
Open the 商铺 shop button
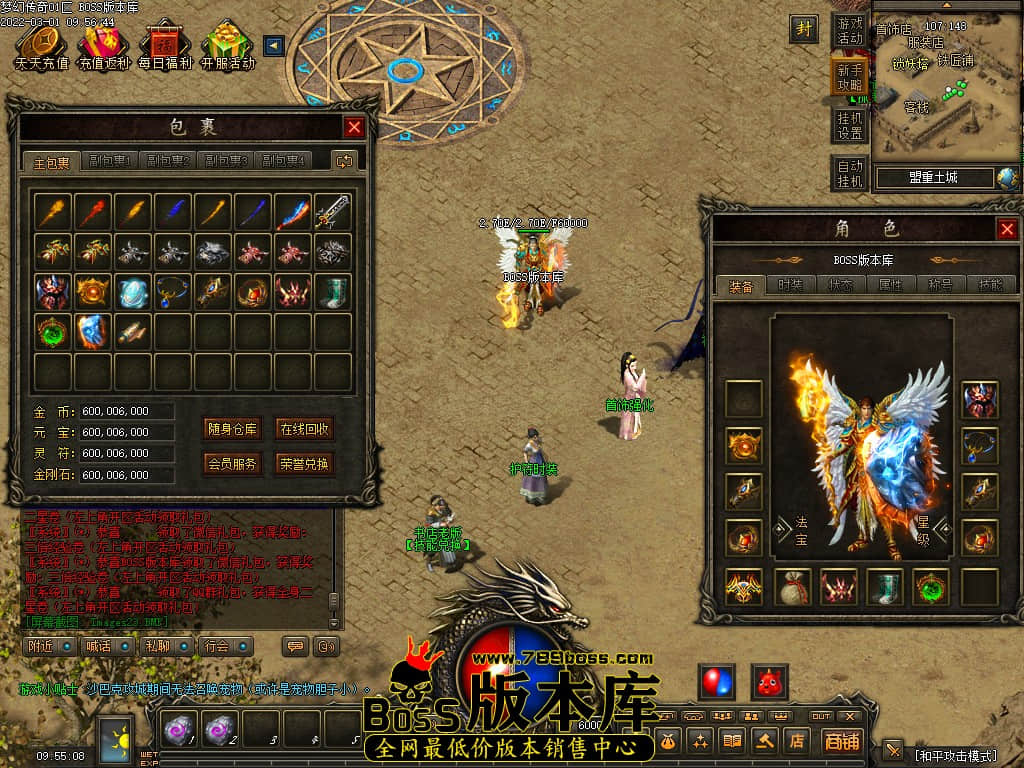pos(841,741)
